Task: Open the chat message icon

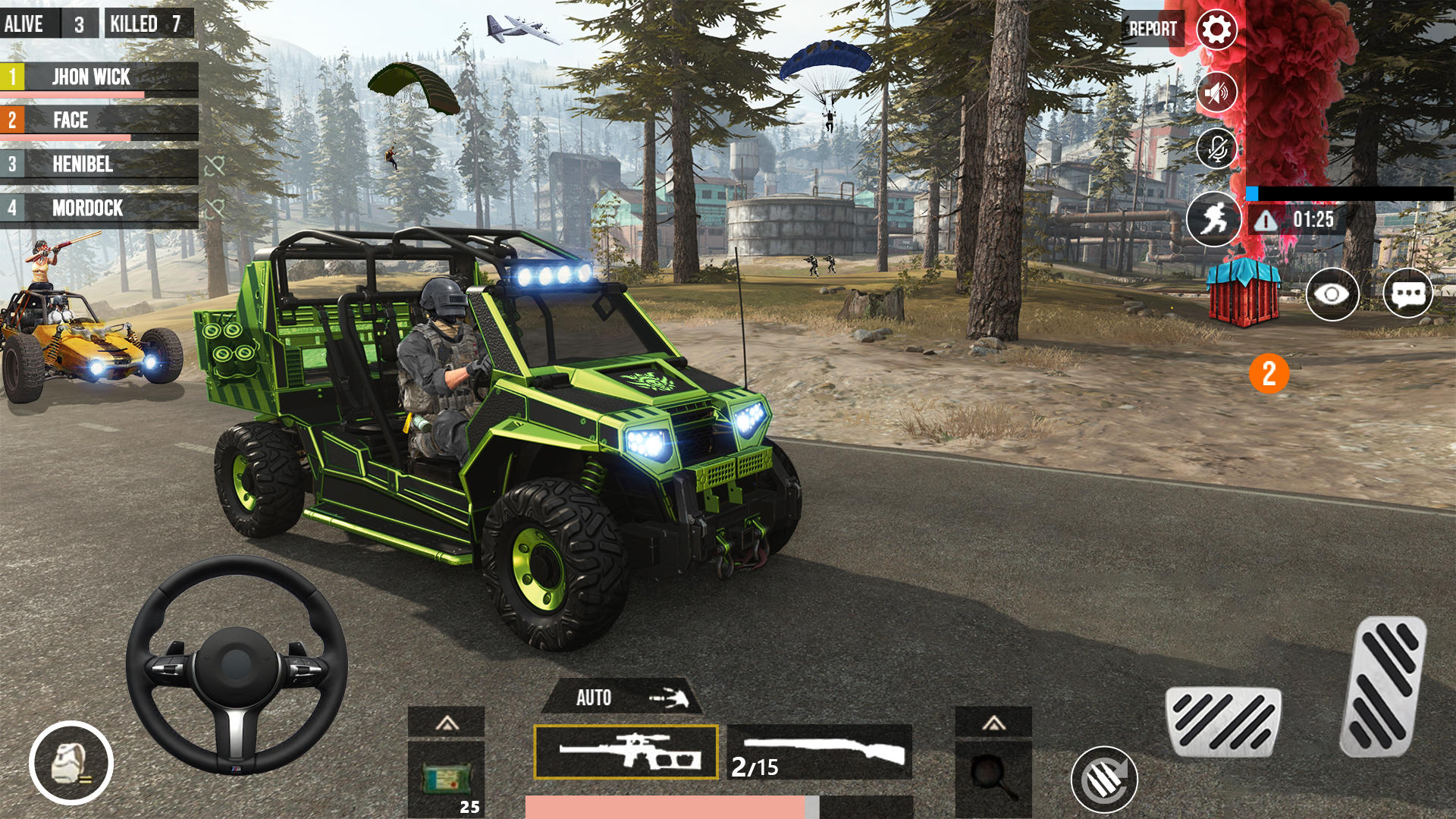Action: pos(1407,295)
